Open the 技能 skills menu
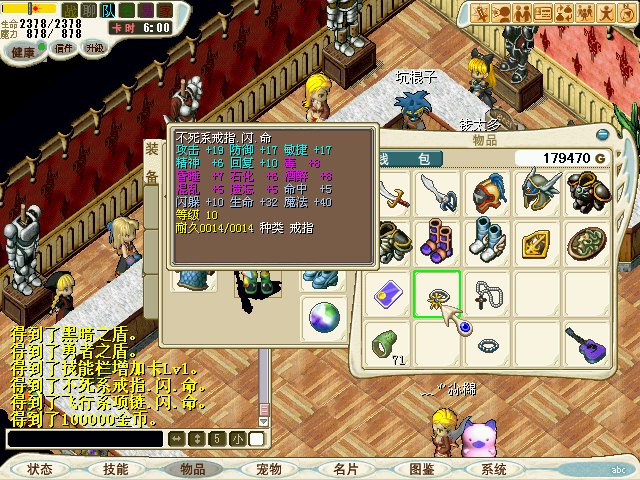Viewport: 640px width, 480px height. tap(115, 469)
